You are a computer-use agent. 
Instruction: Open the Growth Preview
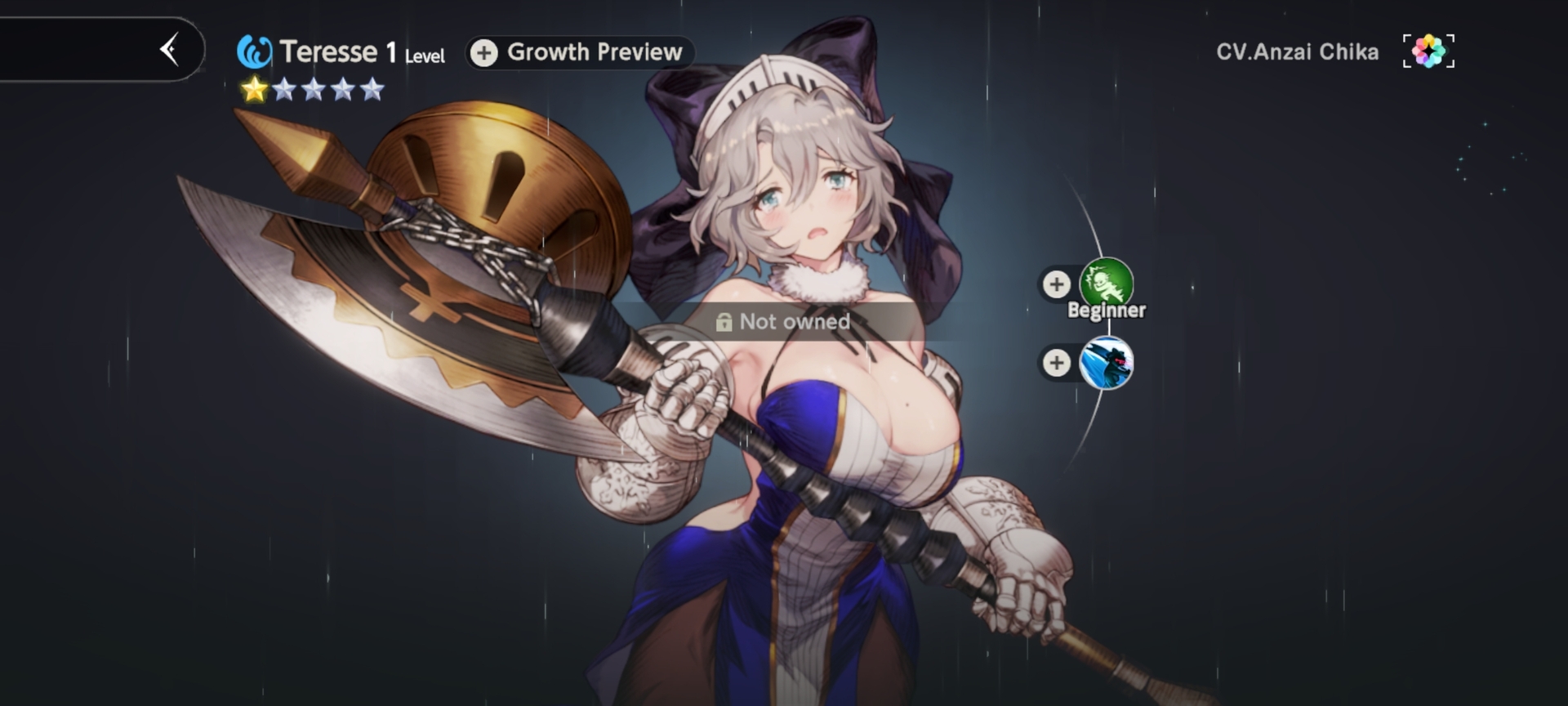click(x=580, y=52)
